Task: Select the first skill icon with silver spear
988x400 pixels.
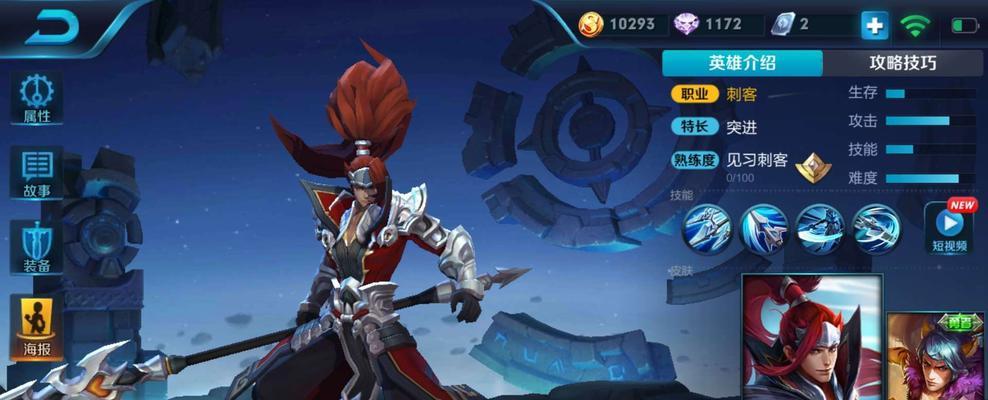Action: tap(707, 230)
